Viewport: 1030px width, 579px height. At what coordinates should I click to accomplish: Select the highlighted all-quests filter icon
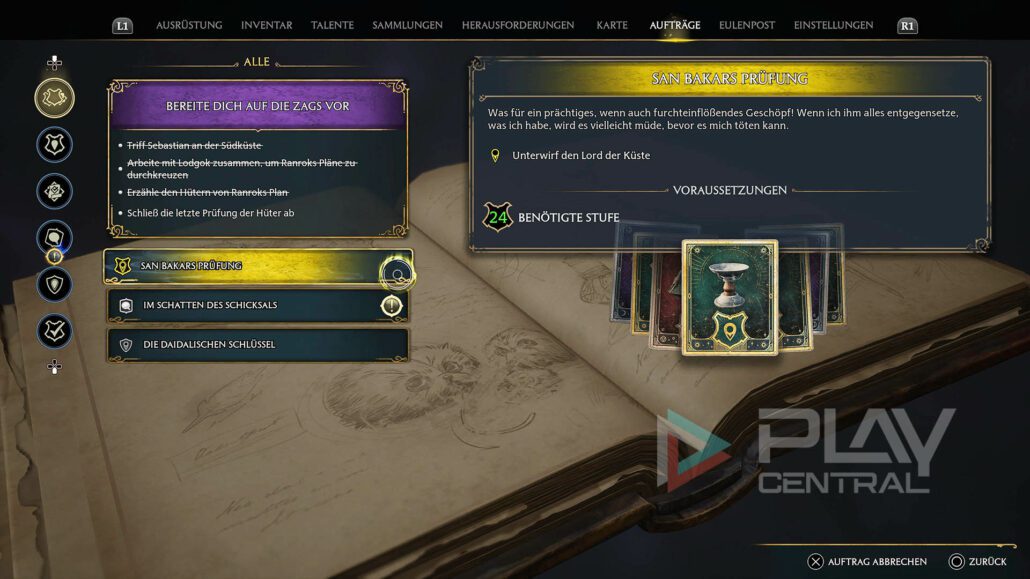[54, 98]
